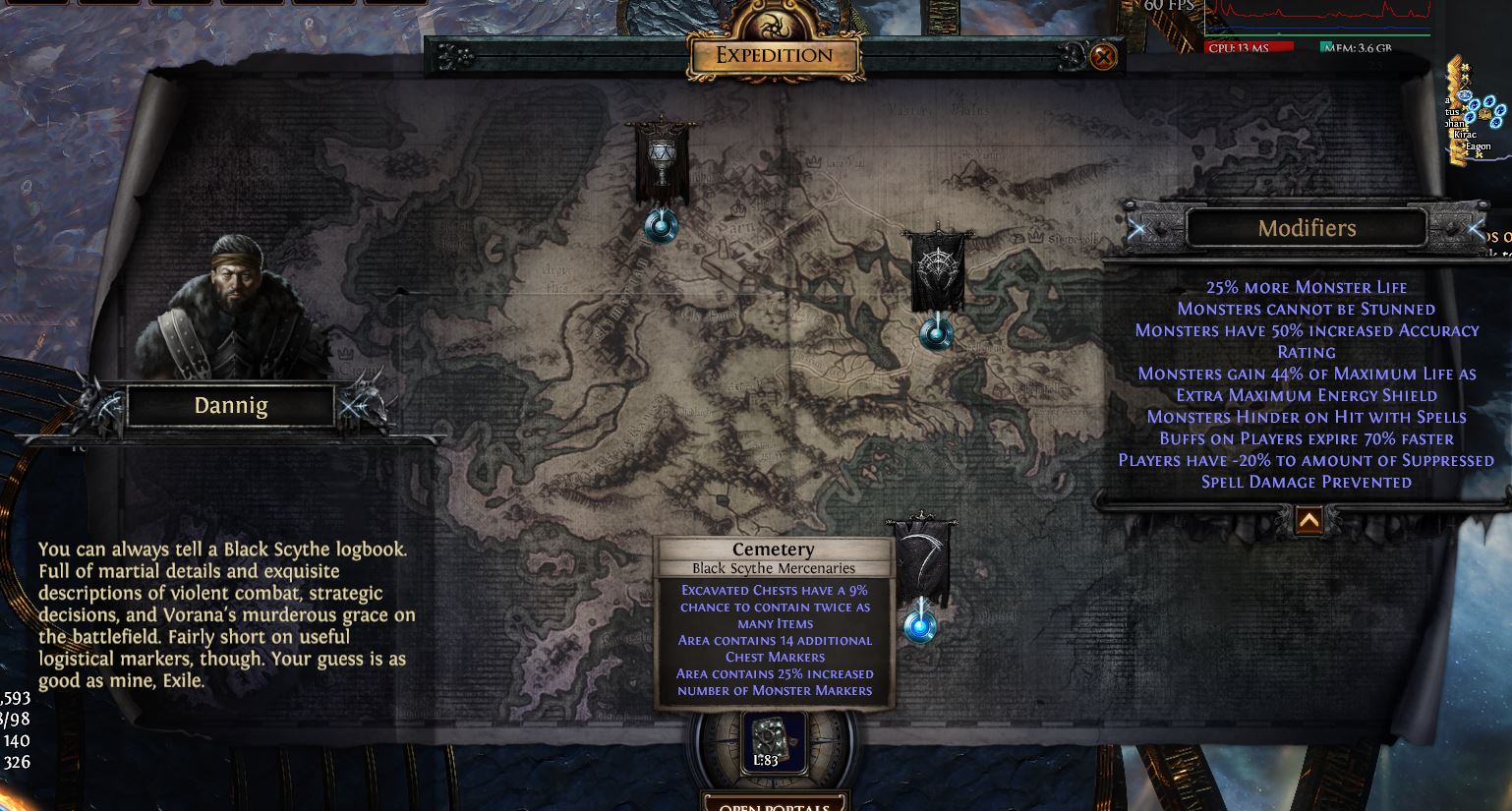Click the logbook item slot
Viewport: 1512px width, 811px height.
tap(774, 741)
